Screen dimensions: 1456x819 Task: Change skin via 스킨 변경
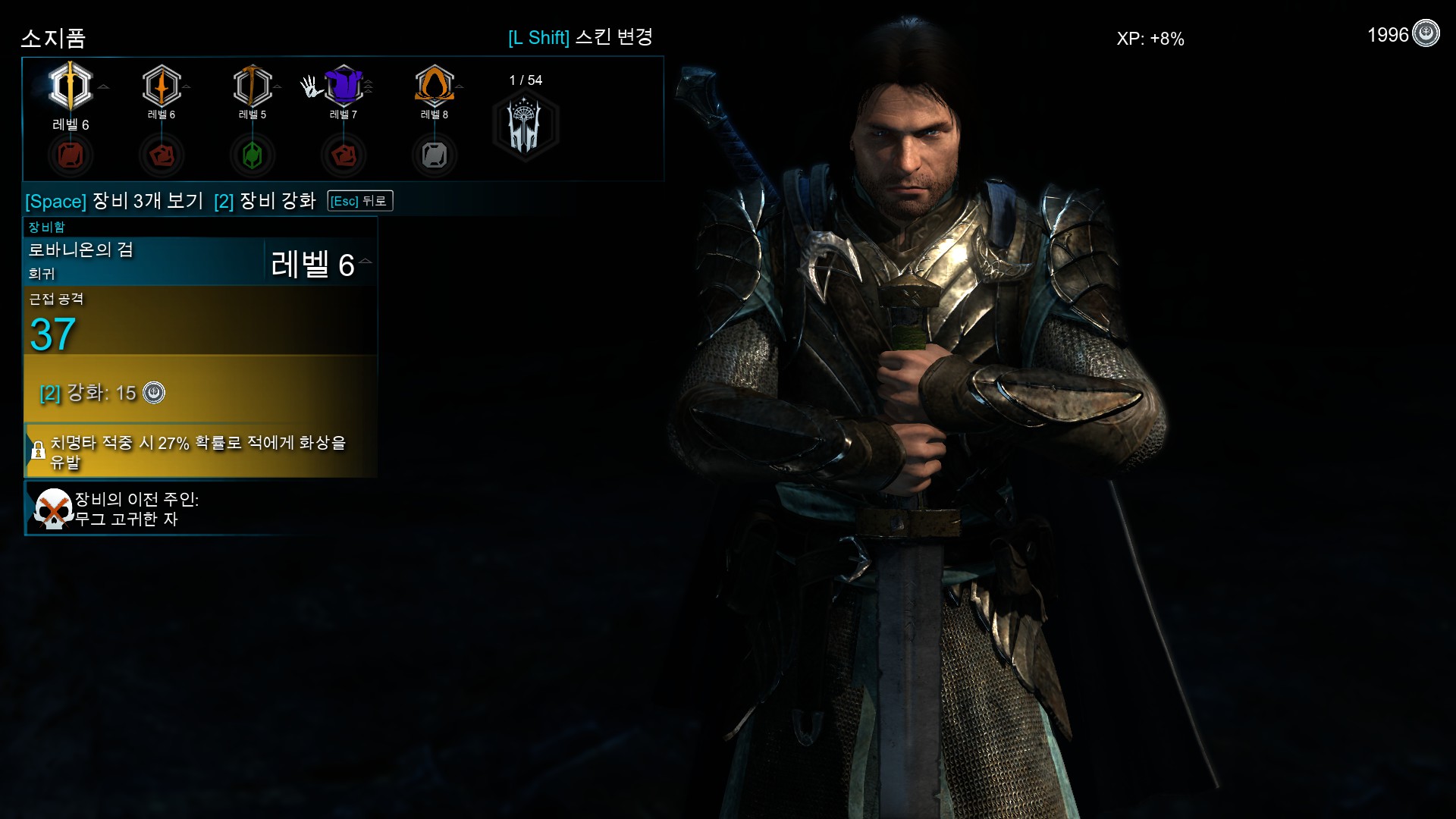pyautogui.click(x=580, y=37)
